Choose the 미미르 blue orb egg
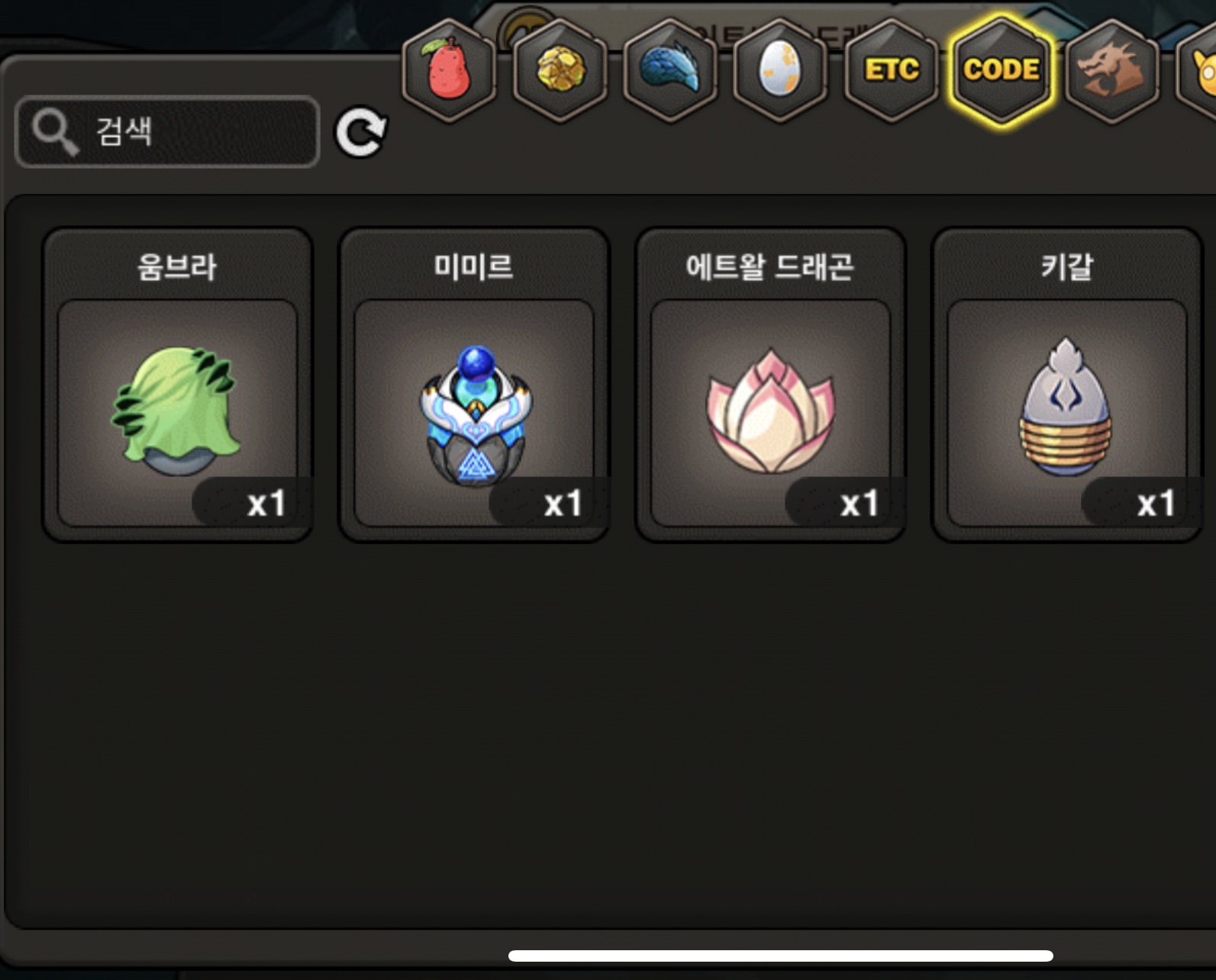Viewport: 1216px width, 980px height. pyautogui.click(x=474, y=385)
